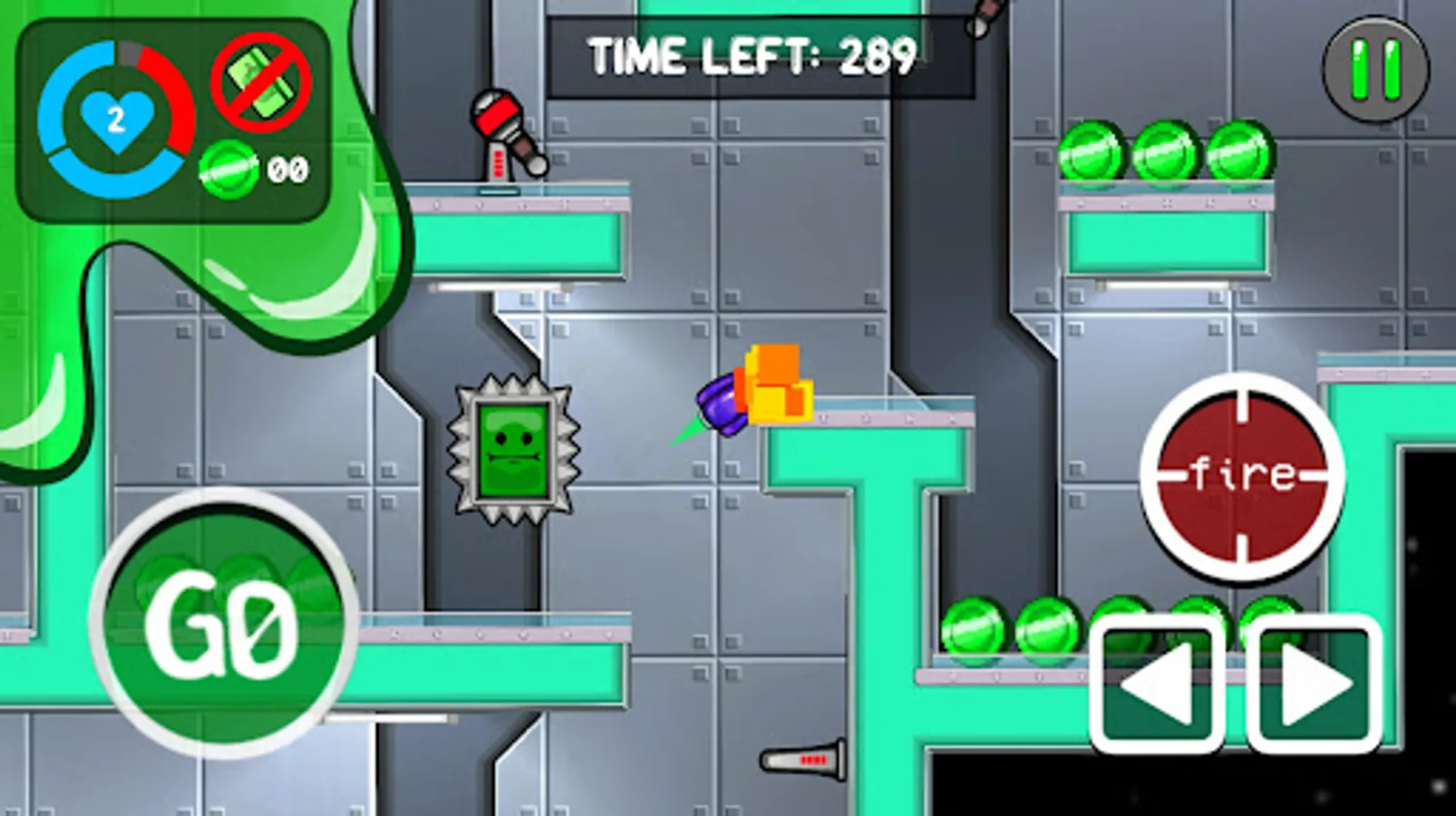Click the blue heart health icon

point(116,116)
